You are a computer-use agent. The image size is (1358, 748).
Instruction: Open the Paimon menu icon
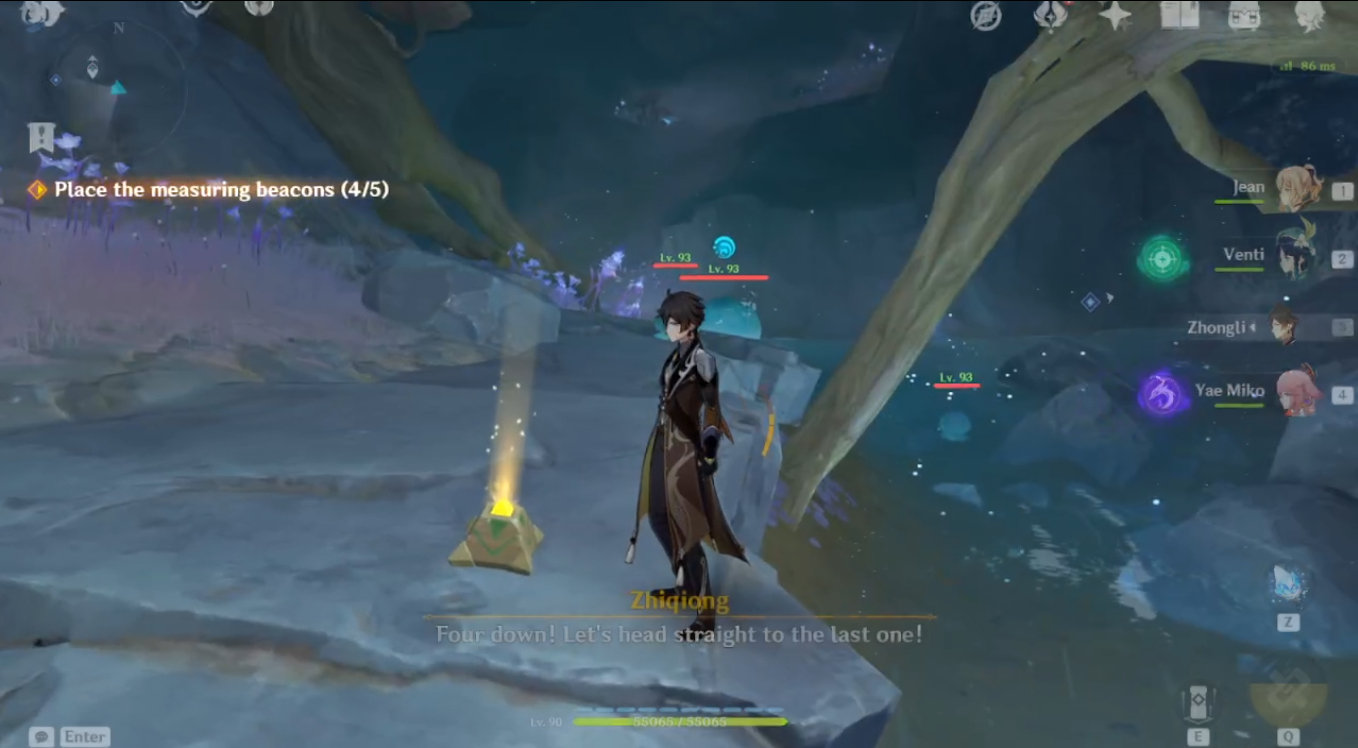coord(40,14)
